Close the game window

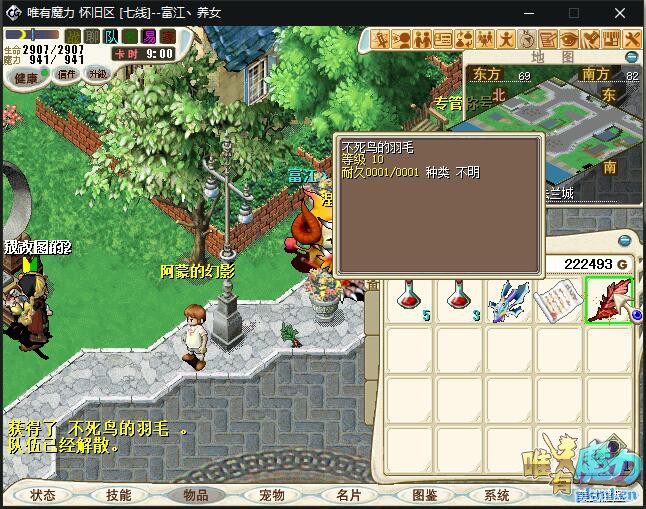point(620,13)
